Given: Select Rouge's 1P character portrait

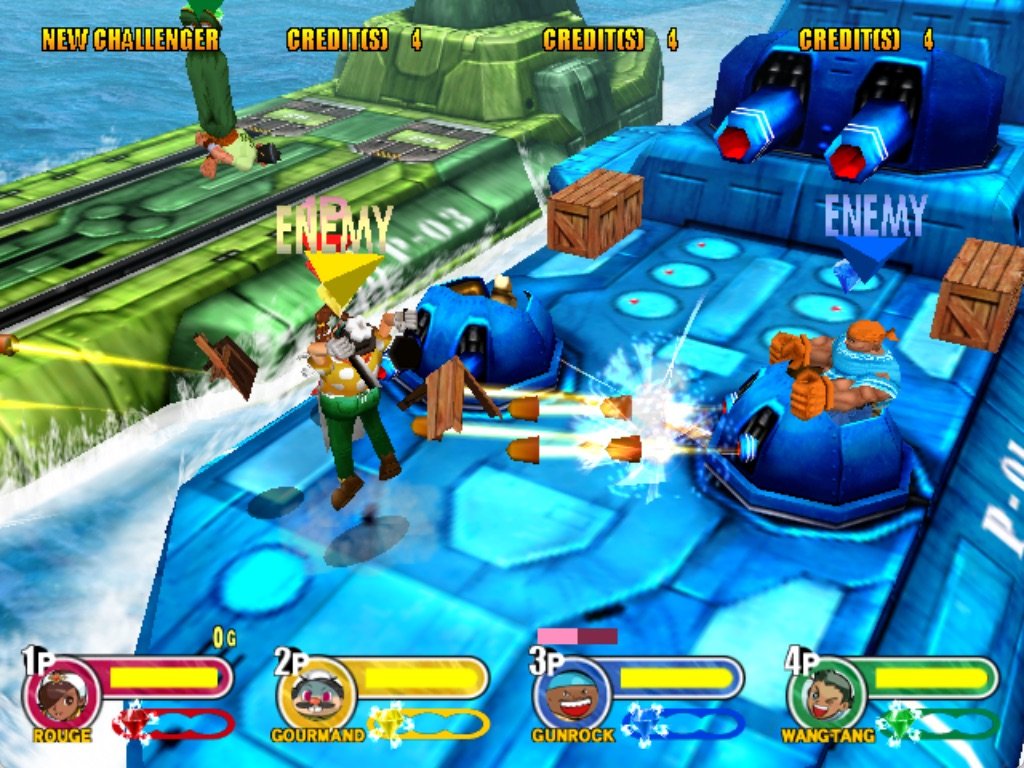Looking at the screenshot, I should (61, 696).
